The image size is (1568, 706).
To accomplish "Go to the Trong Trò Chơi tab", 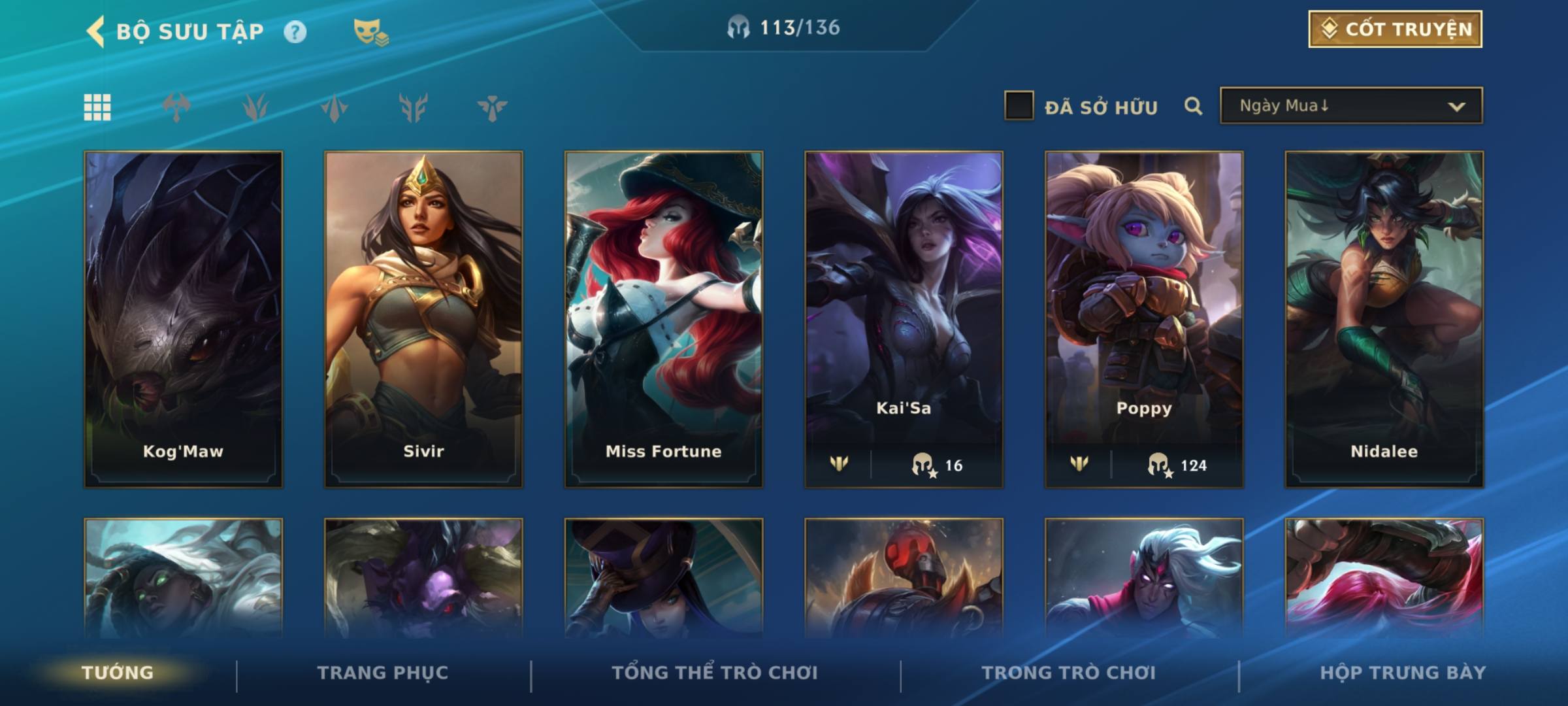I will [x=1069, y=673].
